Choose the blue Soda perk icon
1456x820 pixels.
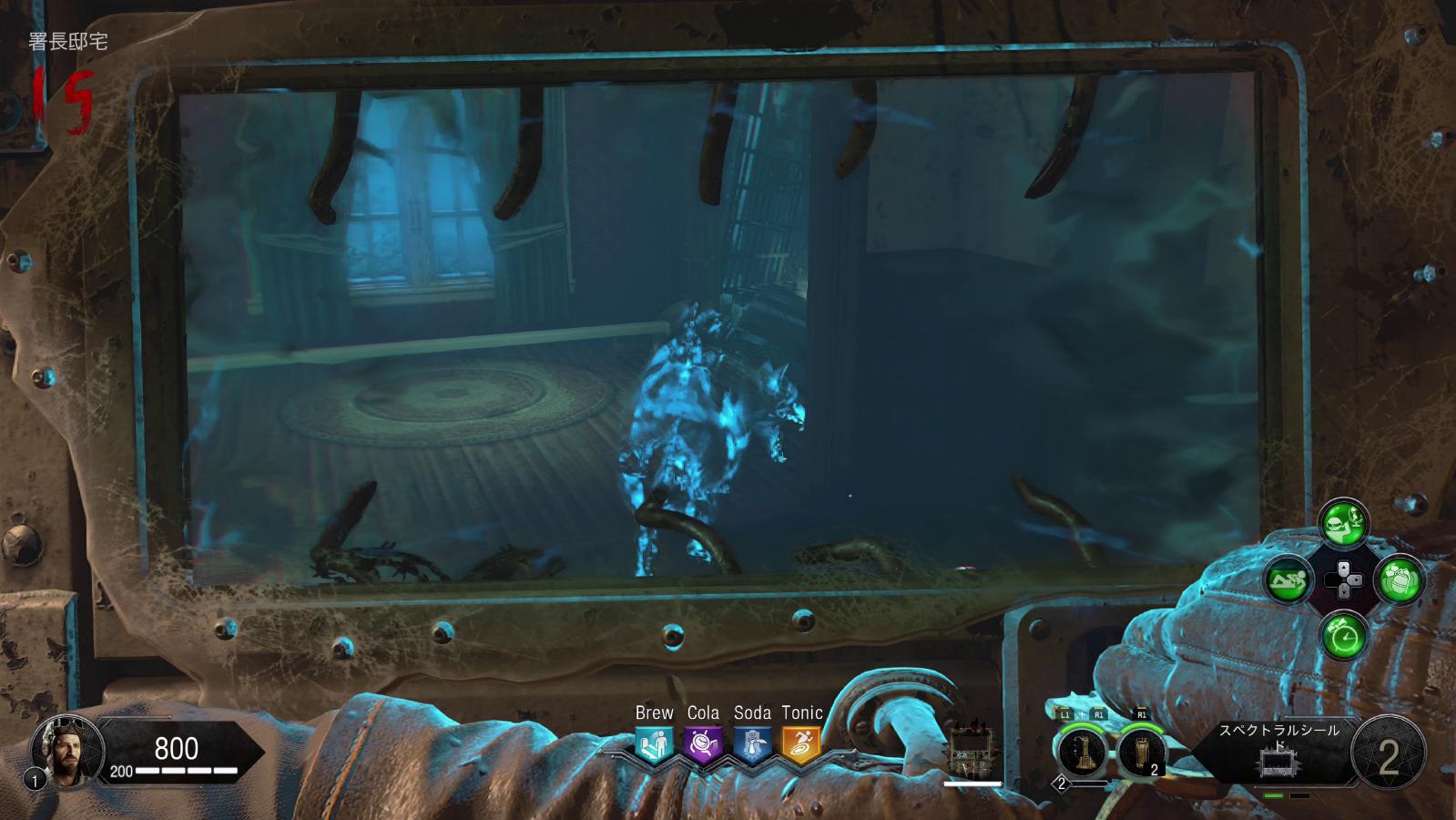752,744
